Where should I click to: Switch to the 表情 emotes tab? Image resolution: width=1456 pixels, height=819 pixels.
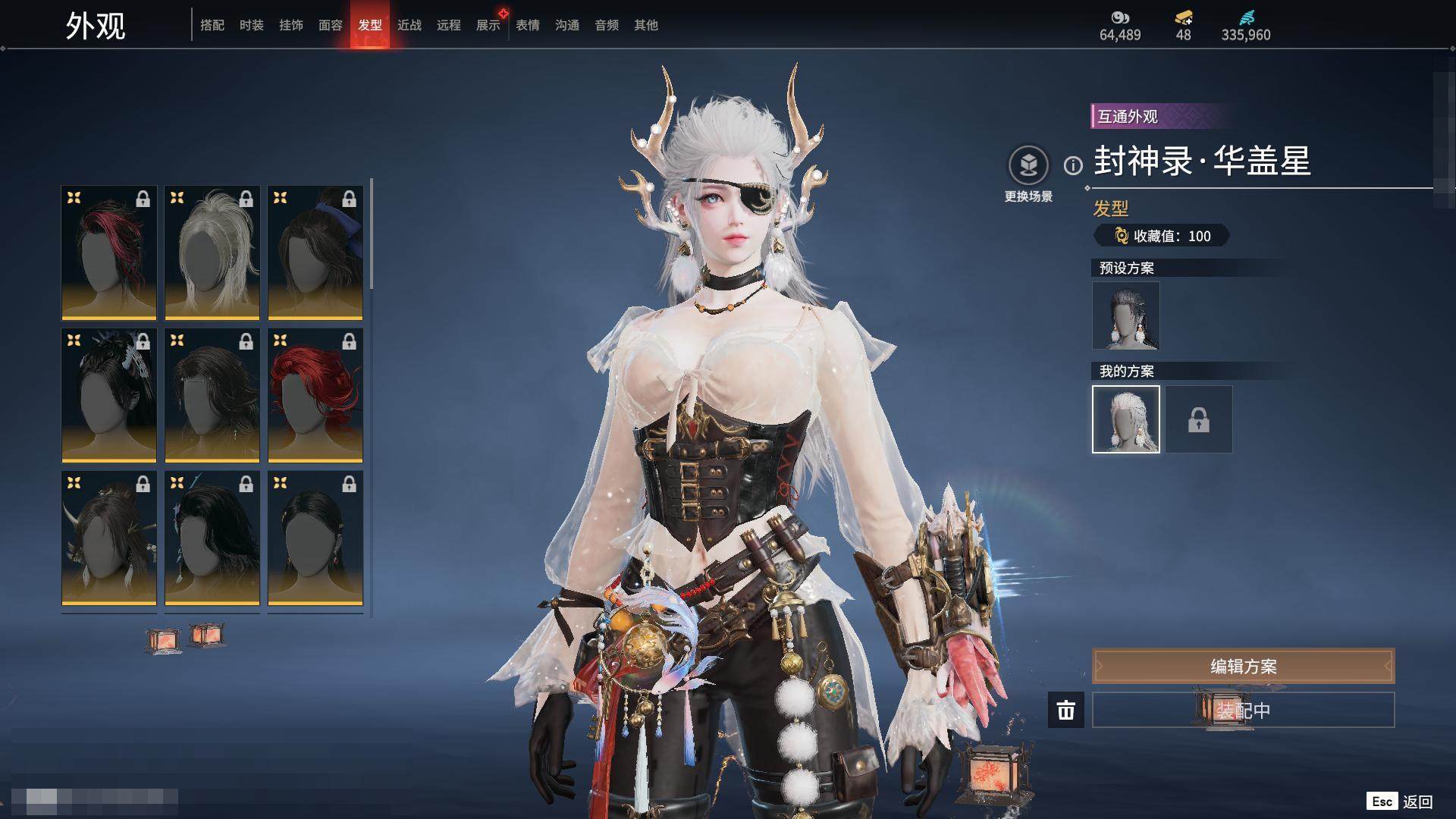(528, 25)
